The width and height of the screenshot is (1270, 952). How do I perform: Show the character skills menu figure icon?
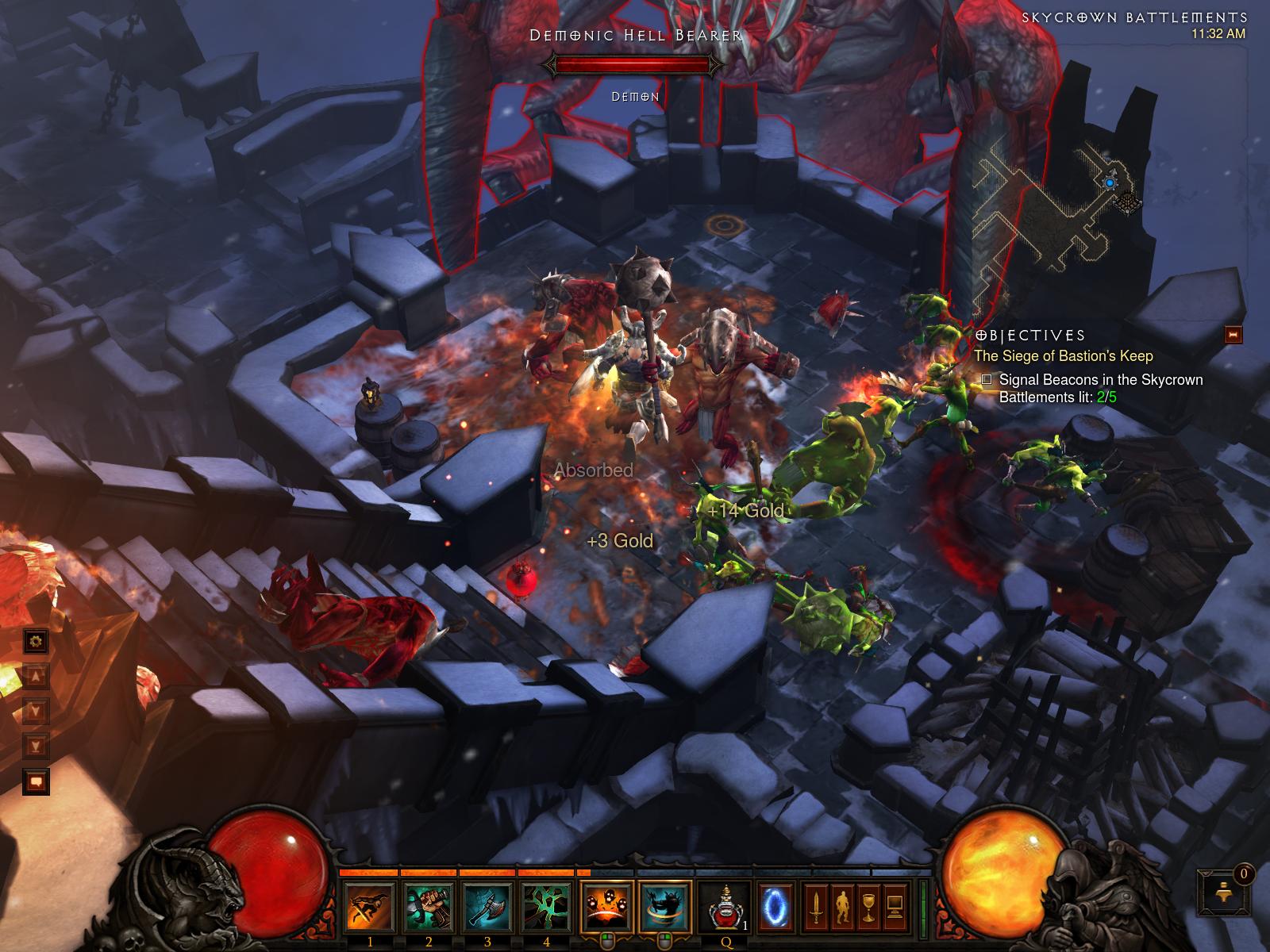pyautogui.click(x=841, y=905)
